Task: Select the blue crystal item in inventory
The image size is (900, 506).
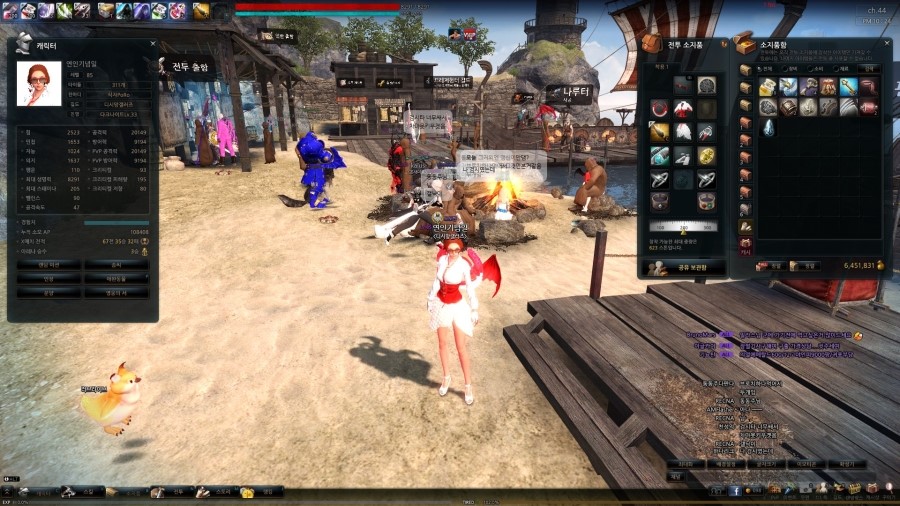Action: point(768,127)
